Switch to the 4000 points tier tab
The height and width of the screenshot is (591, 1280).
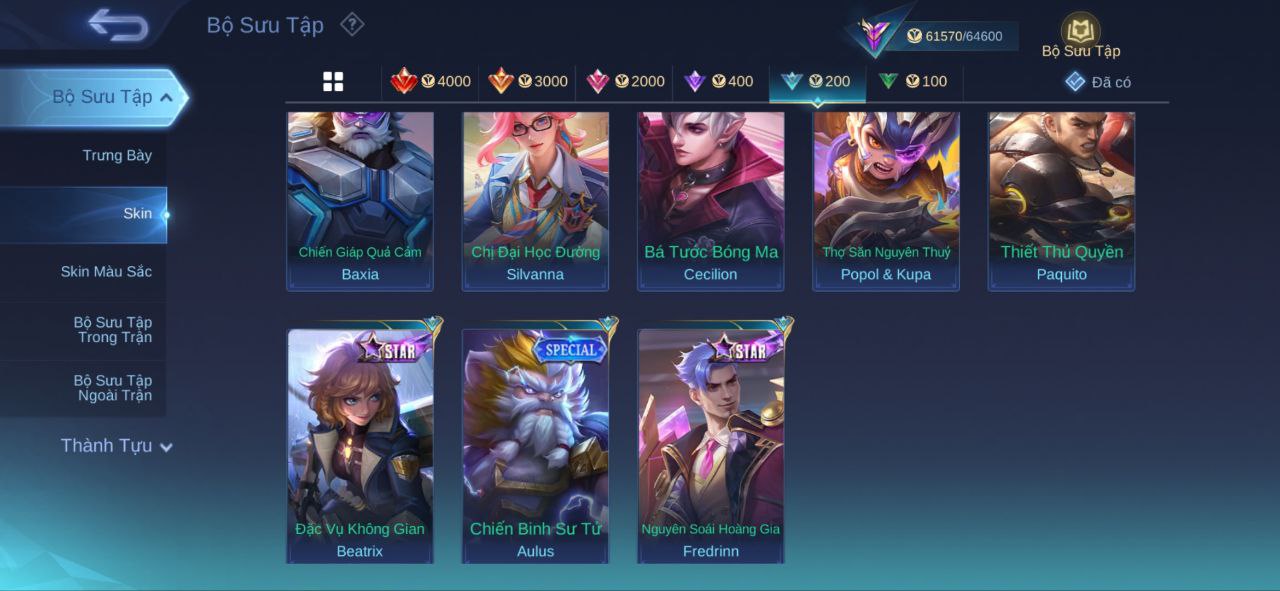point(431,82)
